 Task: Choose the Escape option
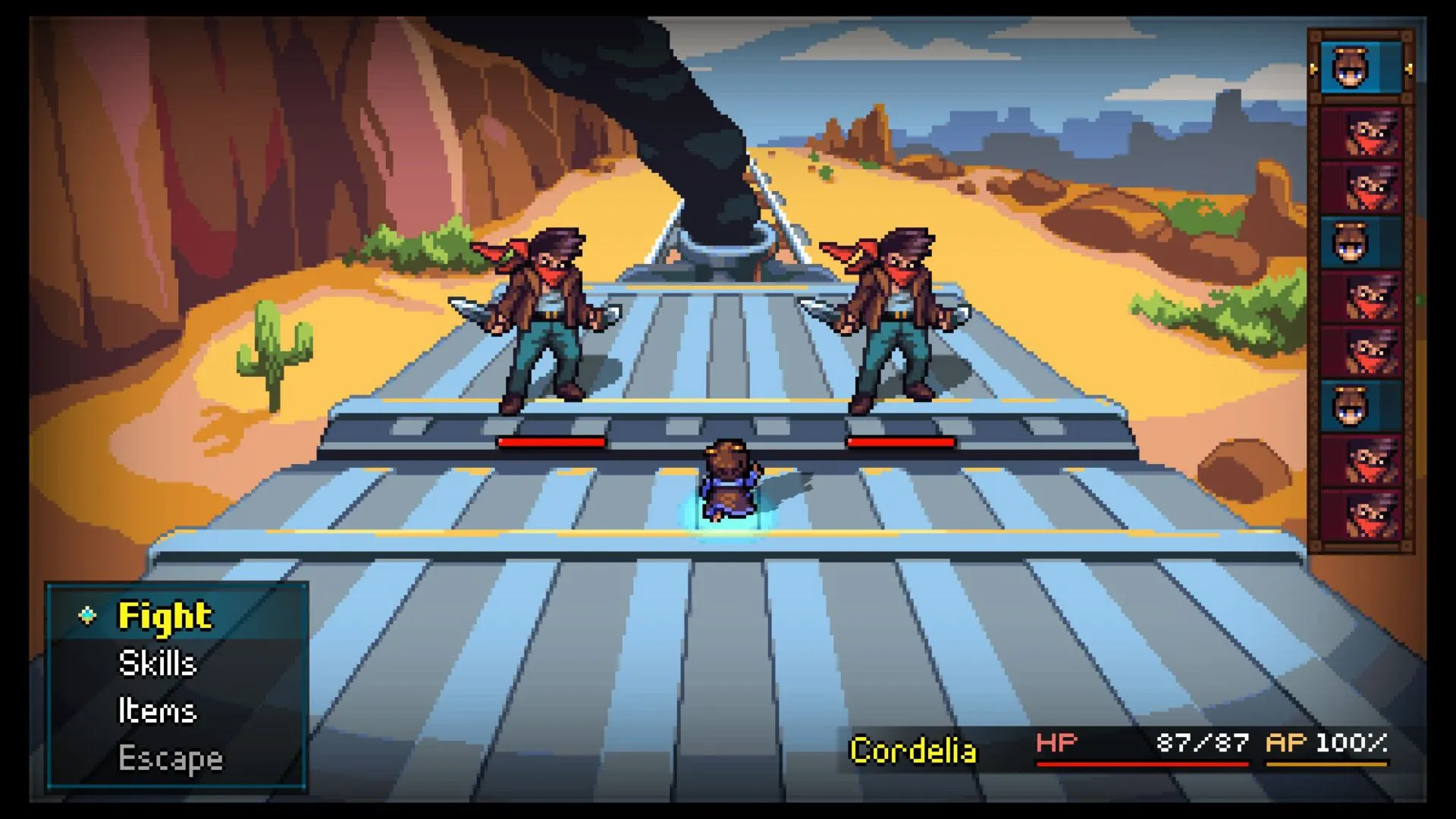click(170, 758)
